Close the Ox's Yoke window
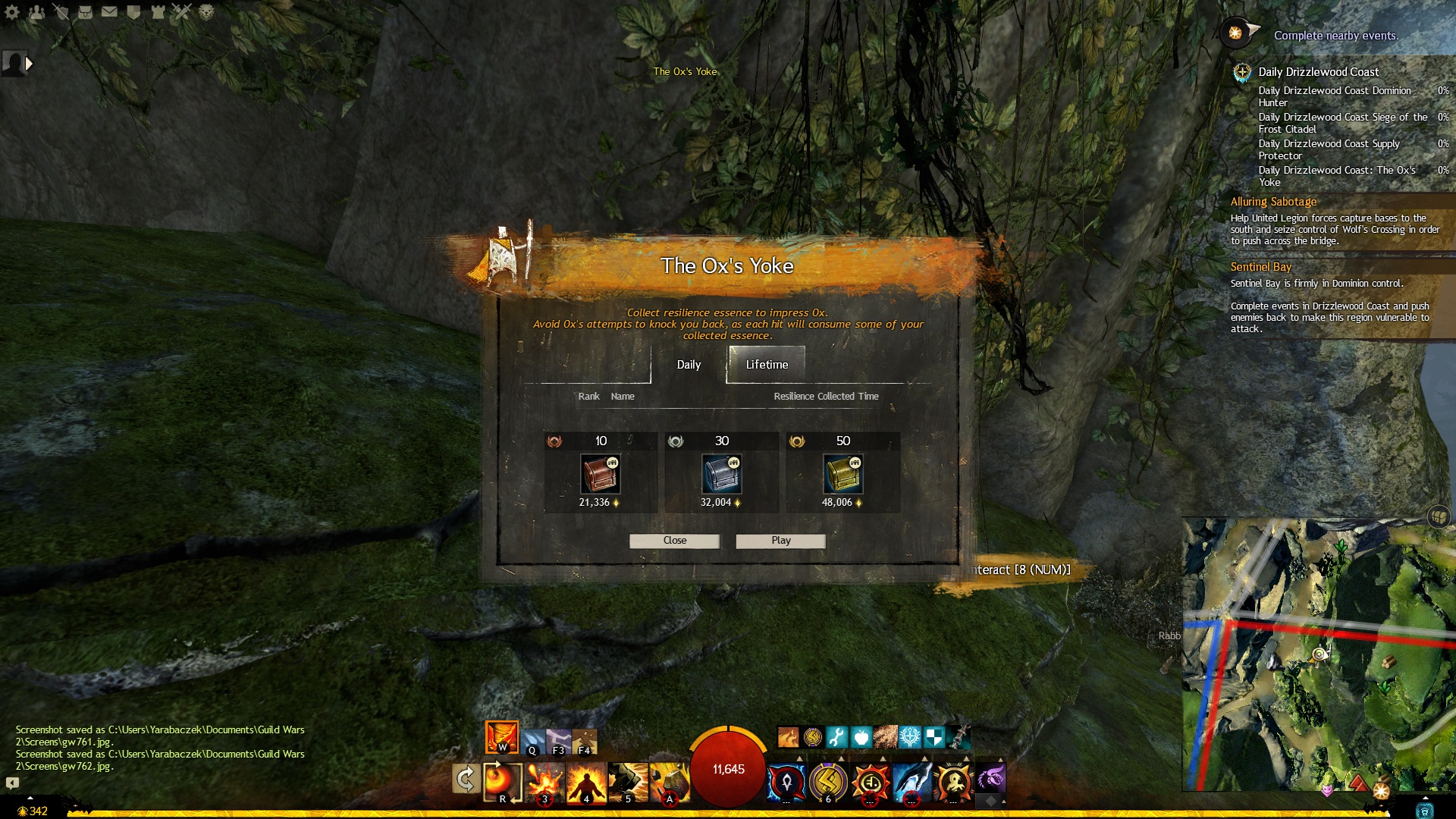 (x=674, y=541)
